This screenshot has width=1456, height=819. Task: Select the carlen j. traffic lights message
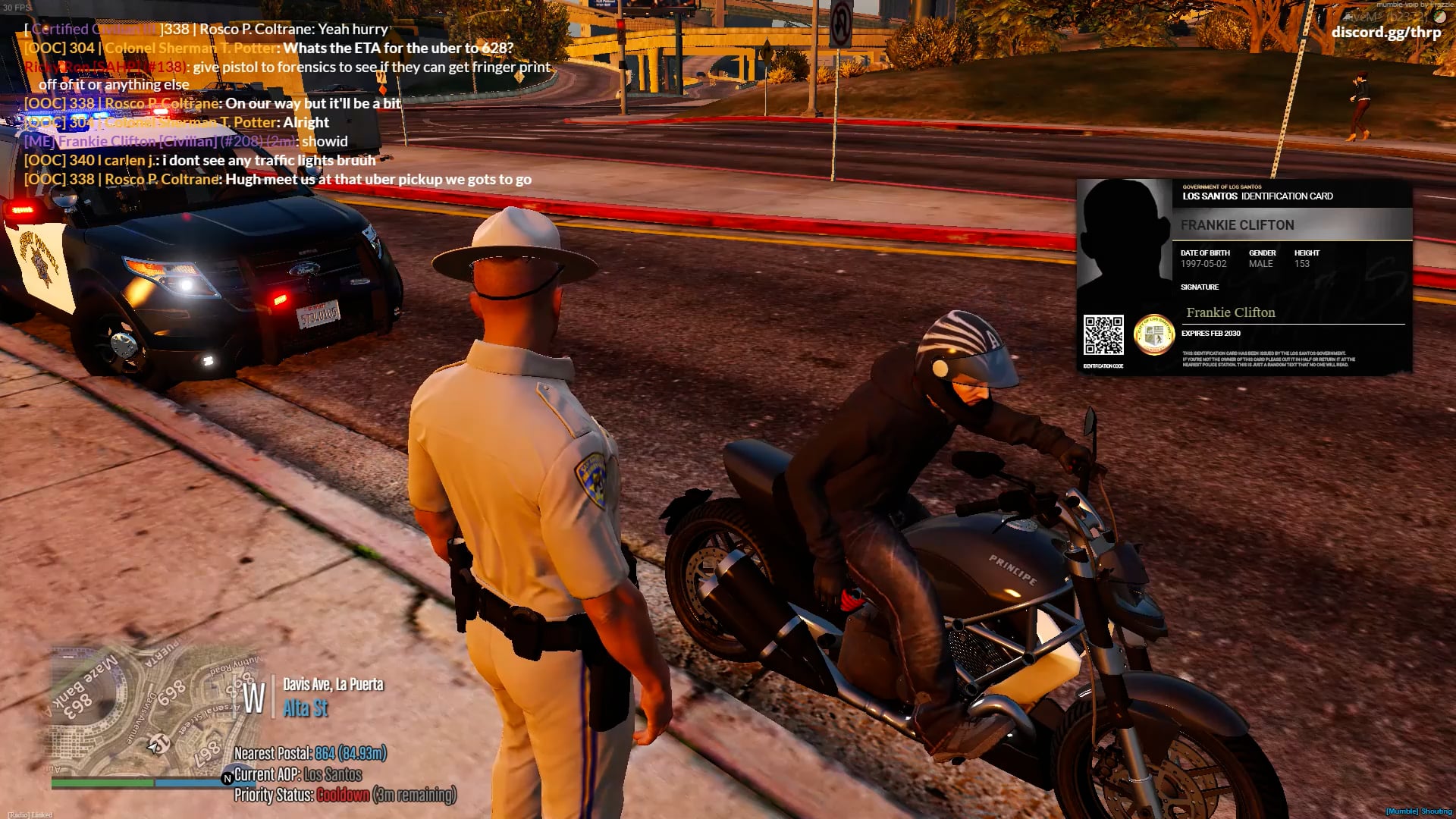pyautogui.click(x=199, y=161)
